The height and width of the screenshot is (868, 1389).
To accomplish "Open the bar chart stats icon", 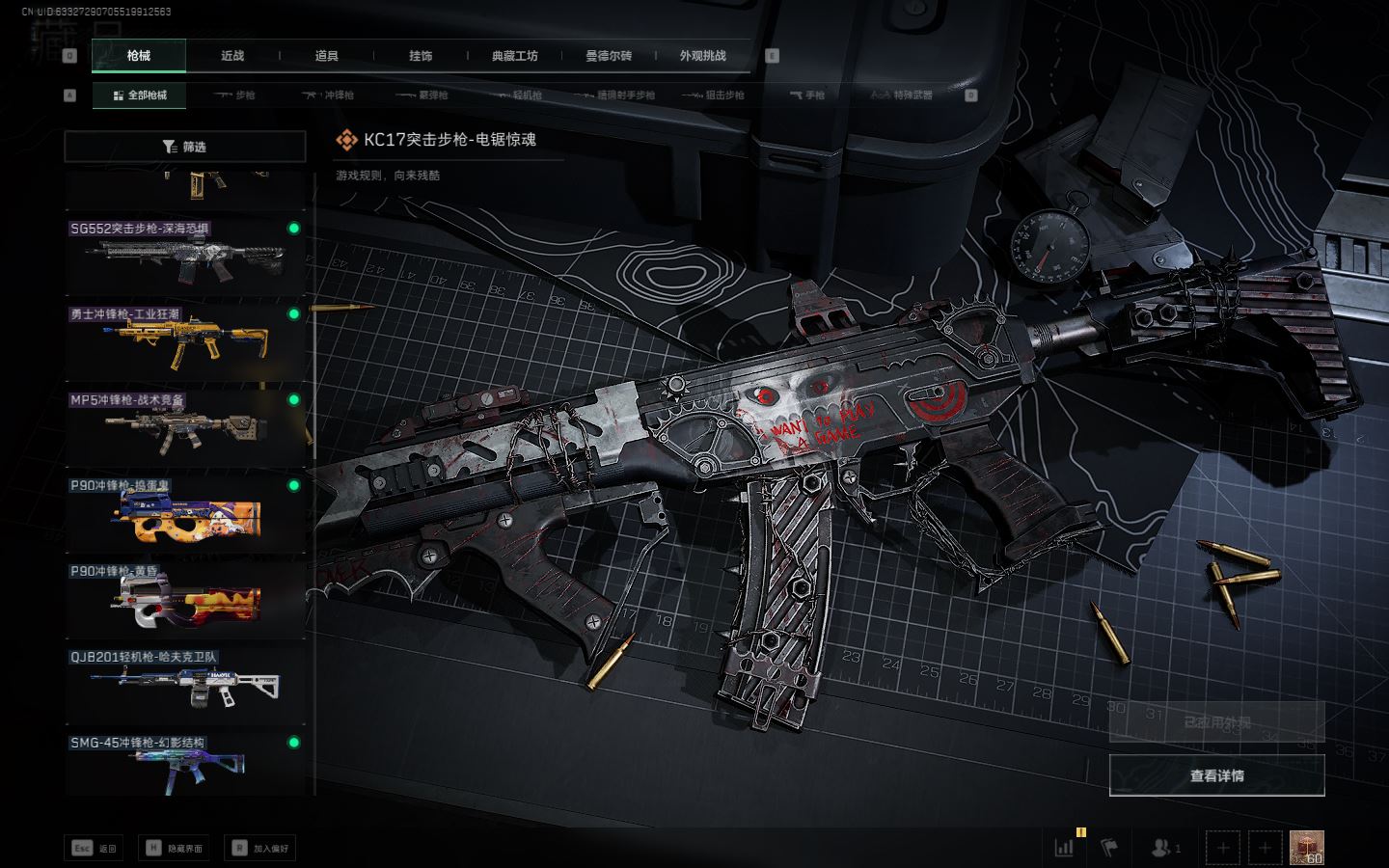I will [1064, 848].
